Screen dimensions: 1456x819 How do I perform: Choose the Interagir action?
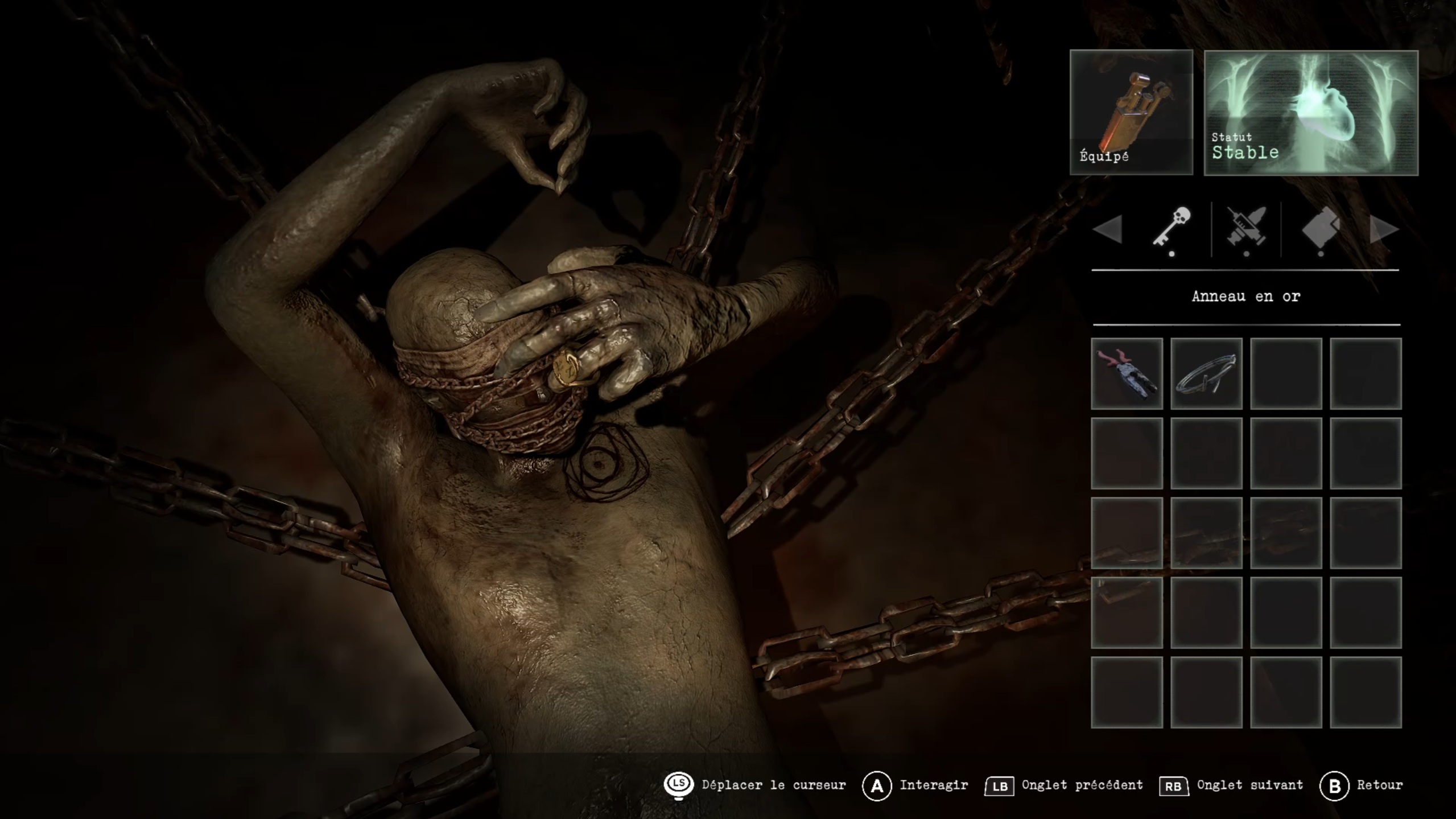click(933, 785)
